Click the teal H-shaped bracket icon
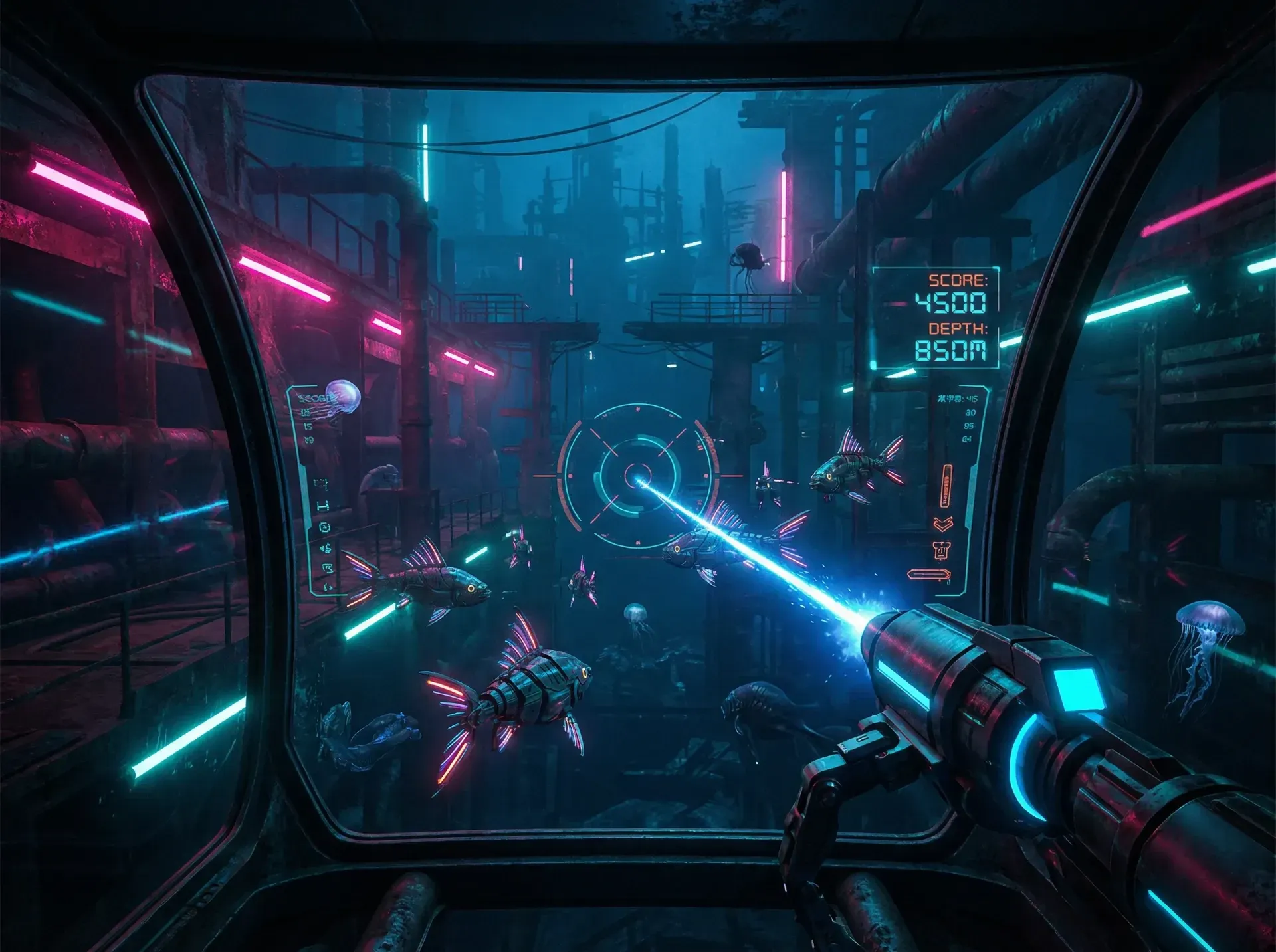Viewport: 1276px width, 952px height. [322, 506]
